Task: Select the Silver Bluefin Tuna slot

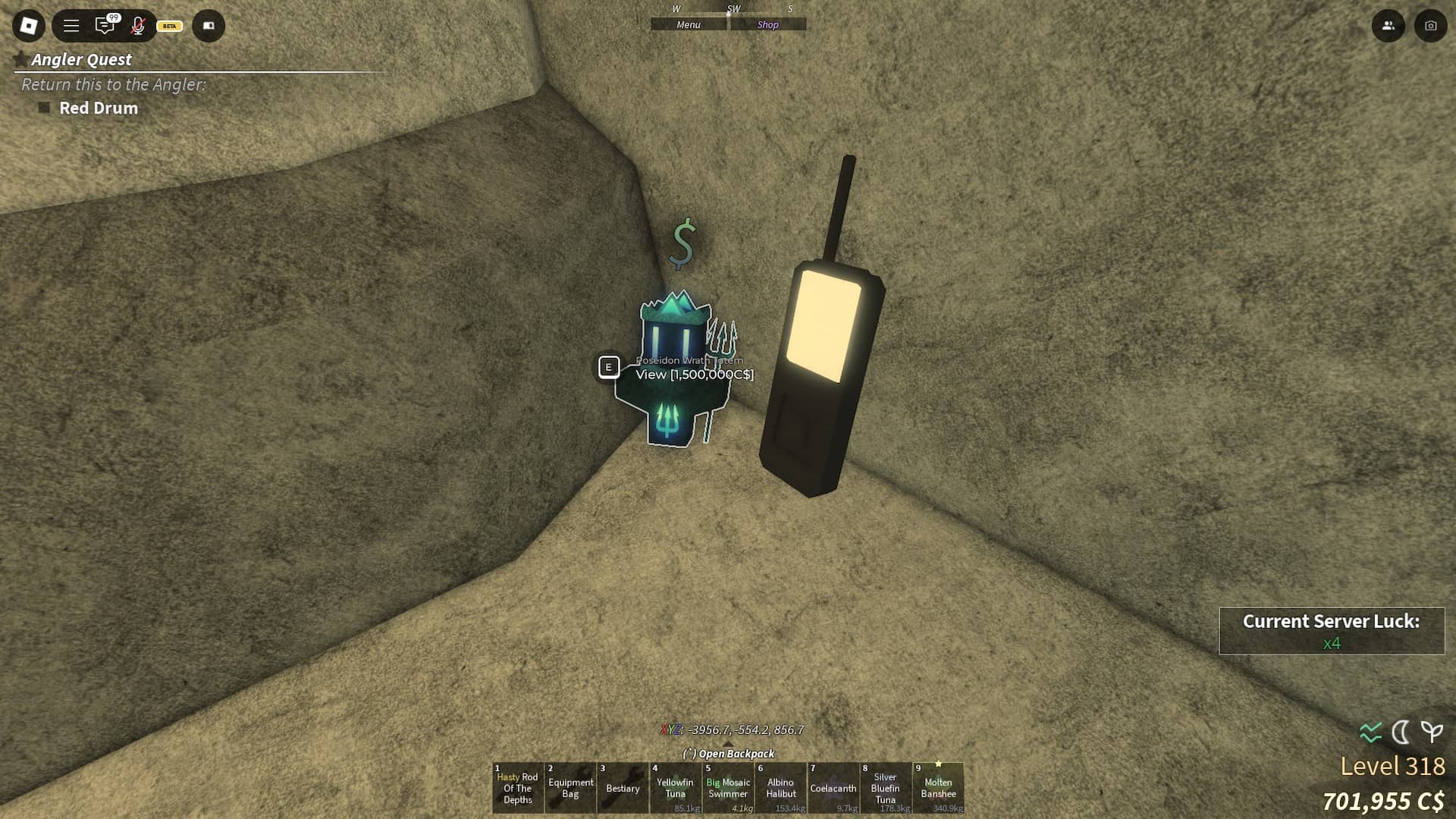Action: coord(885,788)
